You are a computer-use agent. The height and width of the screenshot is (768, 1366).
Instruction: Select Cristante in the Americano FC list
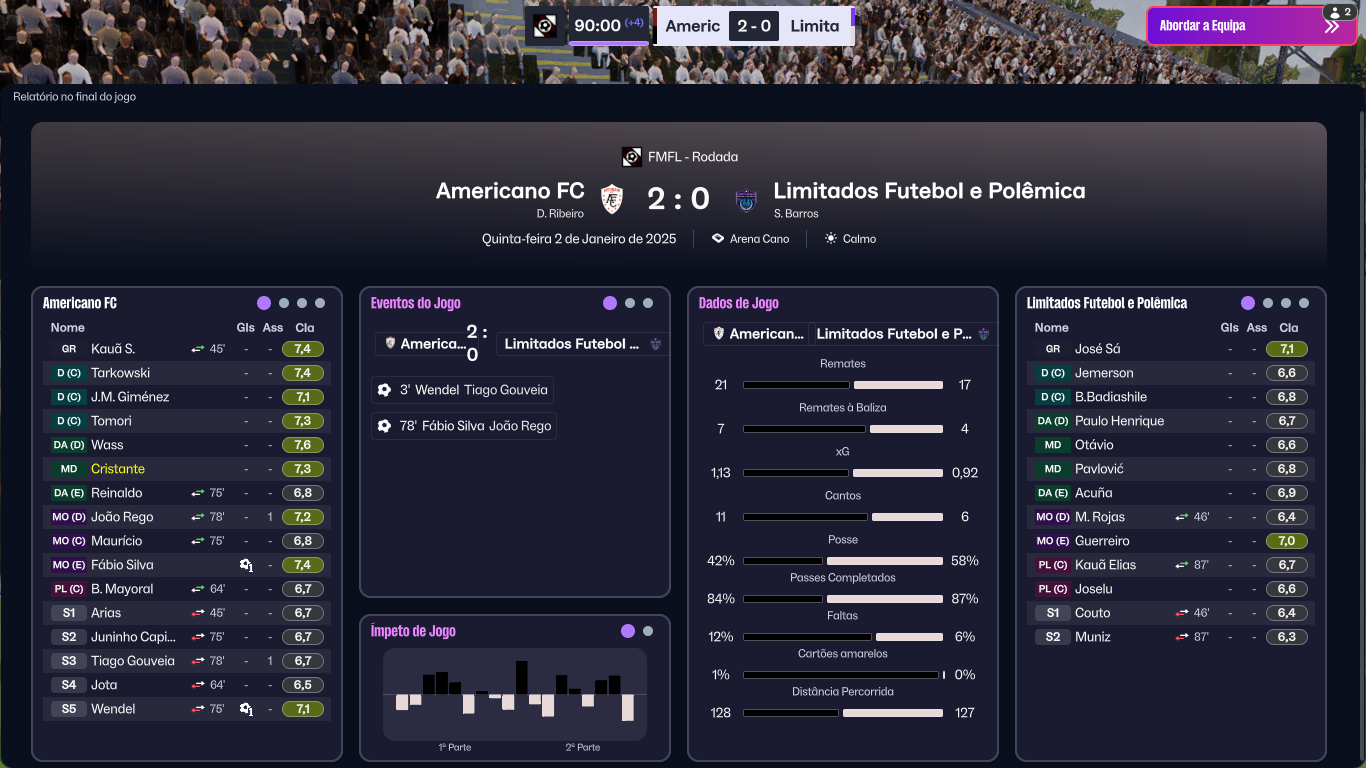[x=118, y=469]
